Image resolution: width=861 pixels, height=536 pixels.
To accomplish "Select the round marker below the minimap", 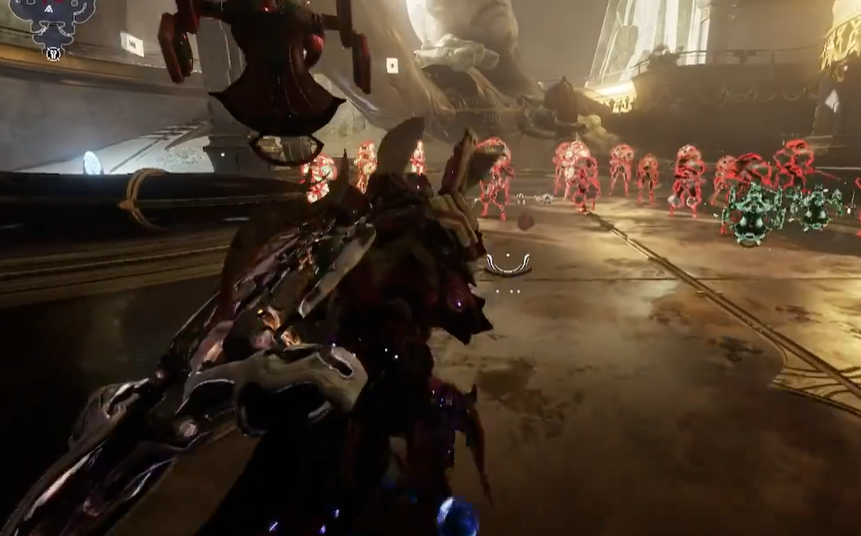I will [54, 53].
